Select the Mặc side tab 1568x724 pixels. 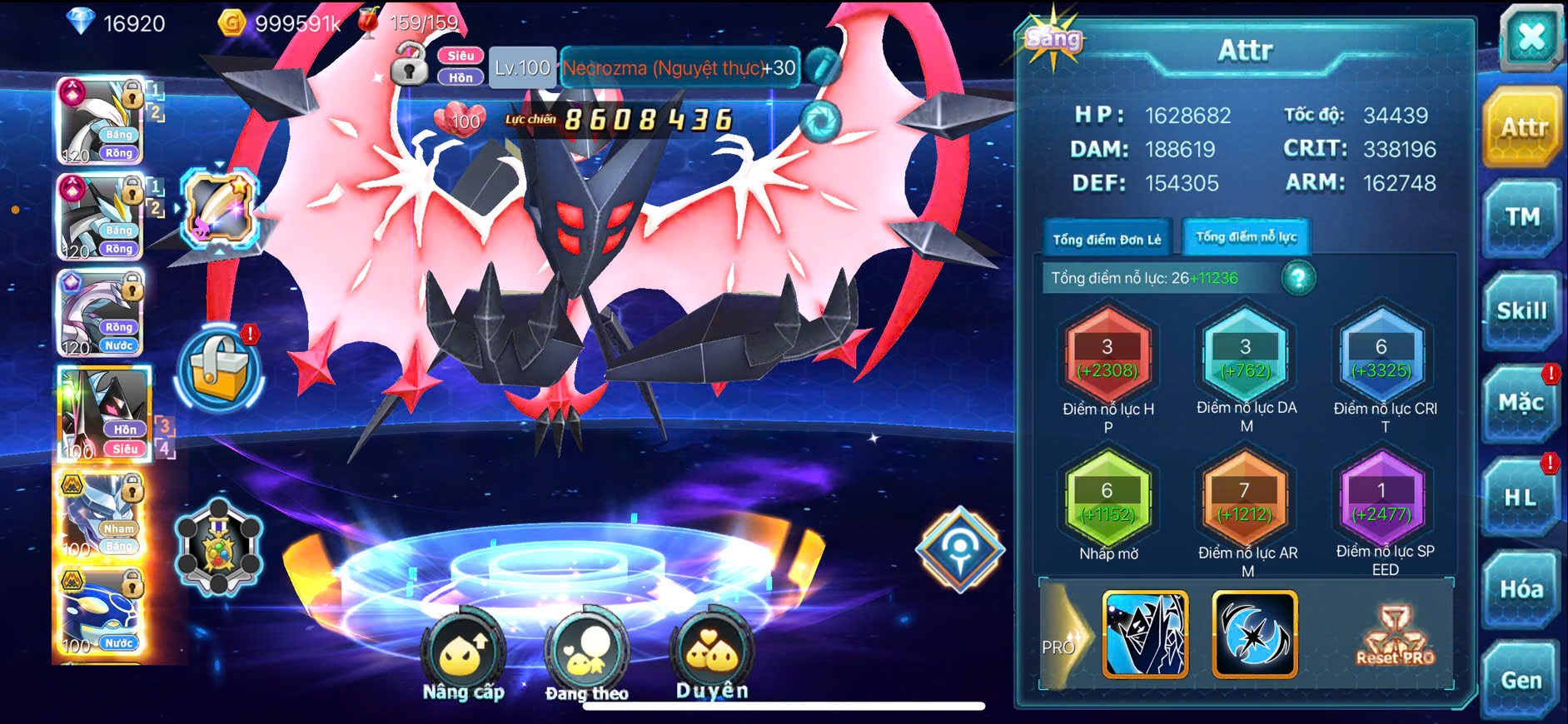1521,404
